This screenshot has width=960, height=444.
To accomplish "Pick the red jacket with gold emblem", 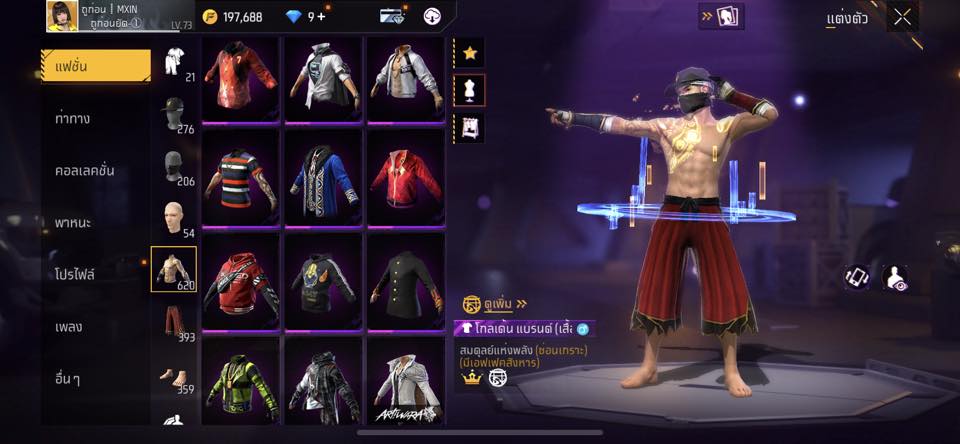I will click(405, 179).
